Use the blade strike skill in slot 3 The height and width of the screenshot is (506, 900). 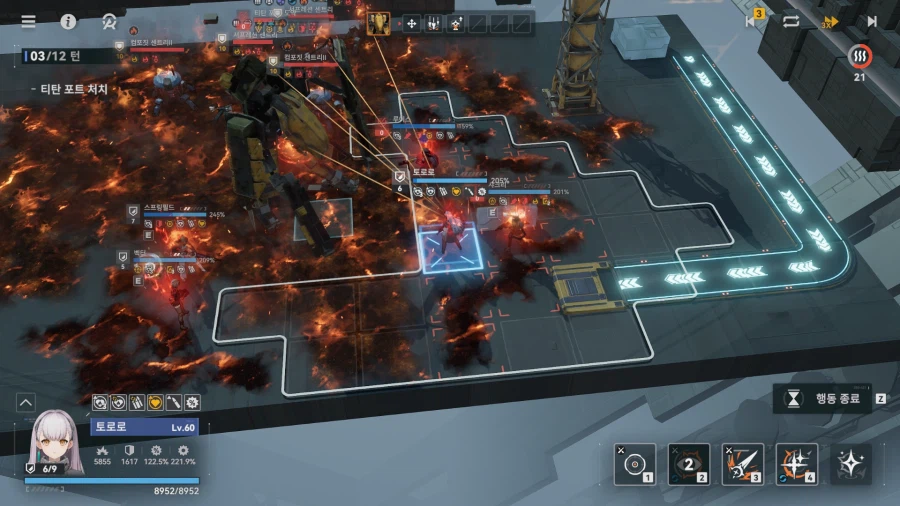(742, 463)
